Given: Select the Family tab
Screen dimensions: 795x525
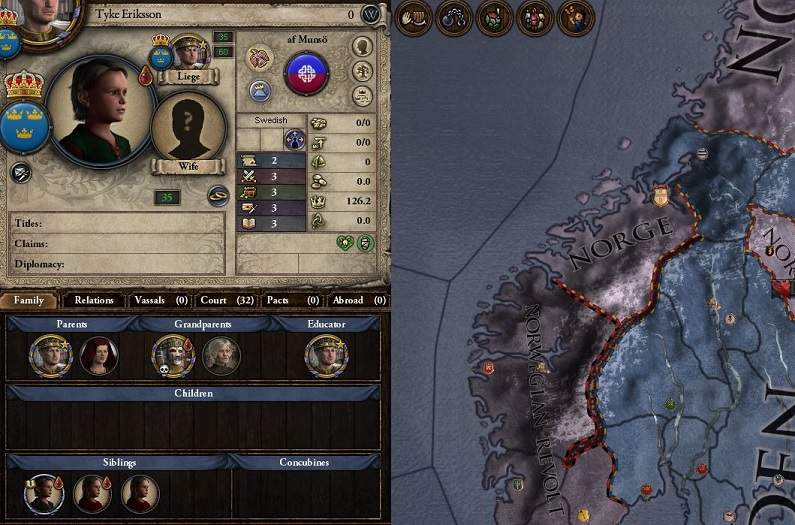Looking at the screenshot, I should [29, 300].
